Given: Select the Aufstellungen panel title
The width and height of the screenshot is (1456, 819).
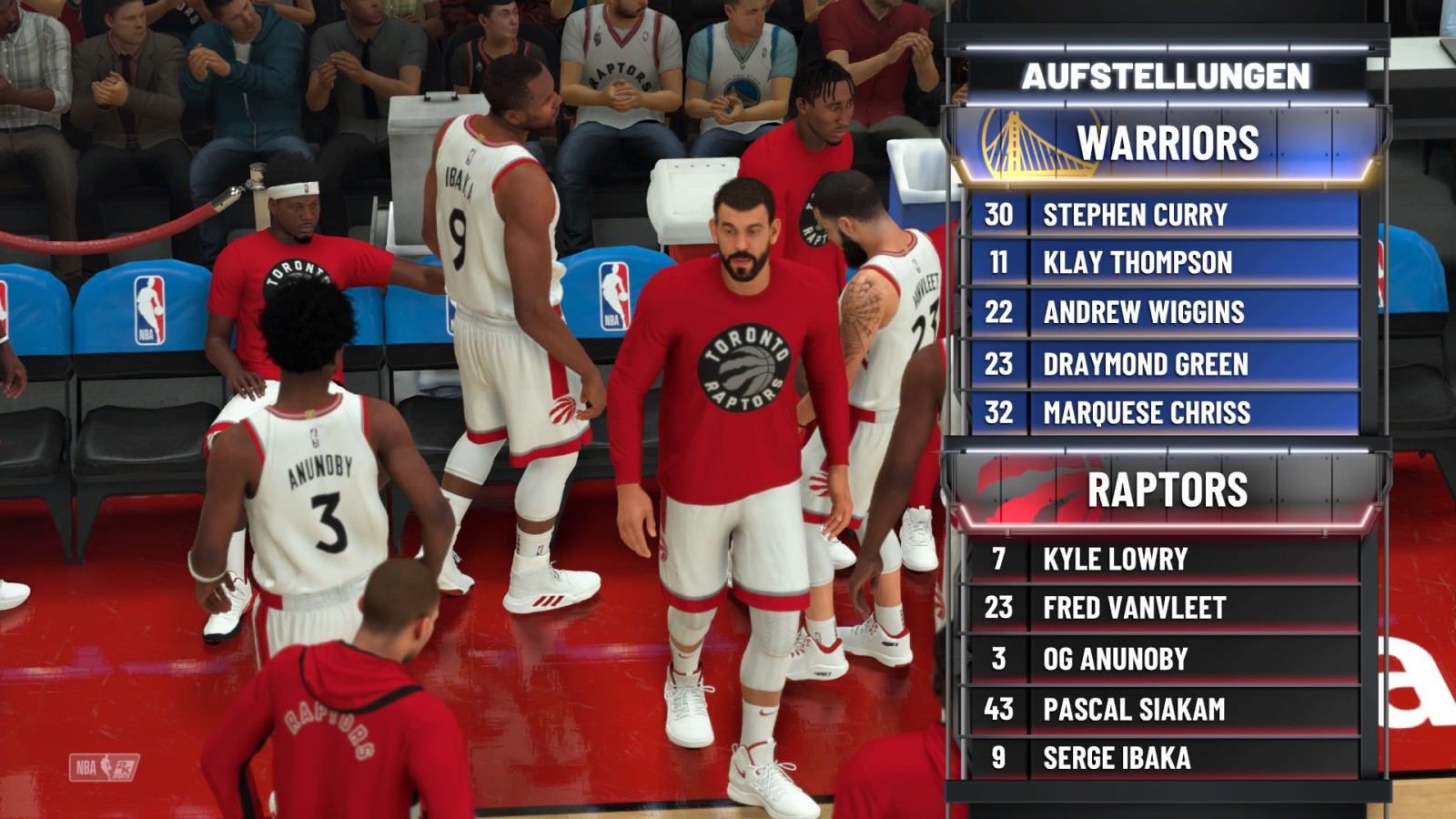Looking at the screenshot, I should click(1166, 76).
